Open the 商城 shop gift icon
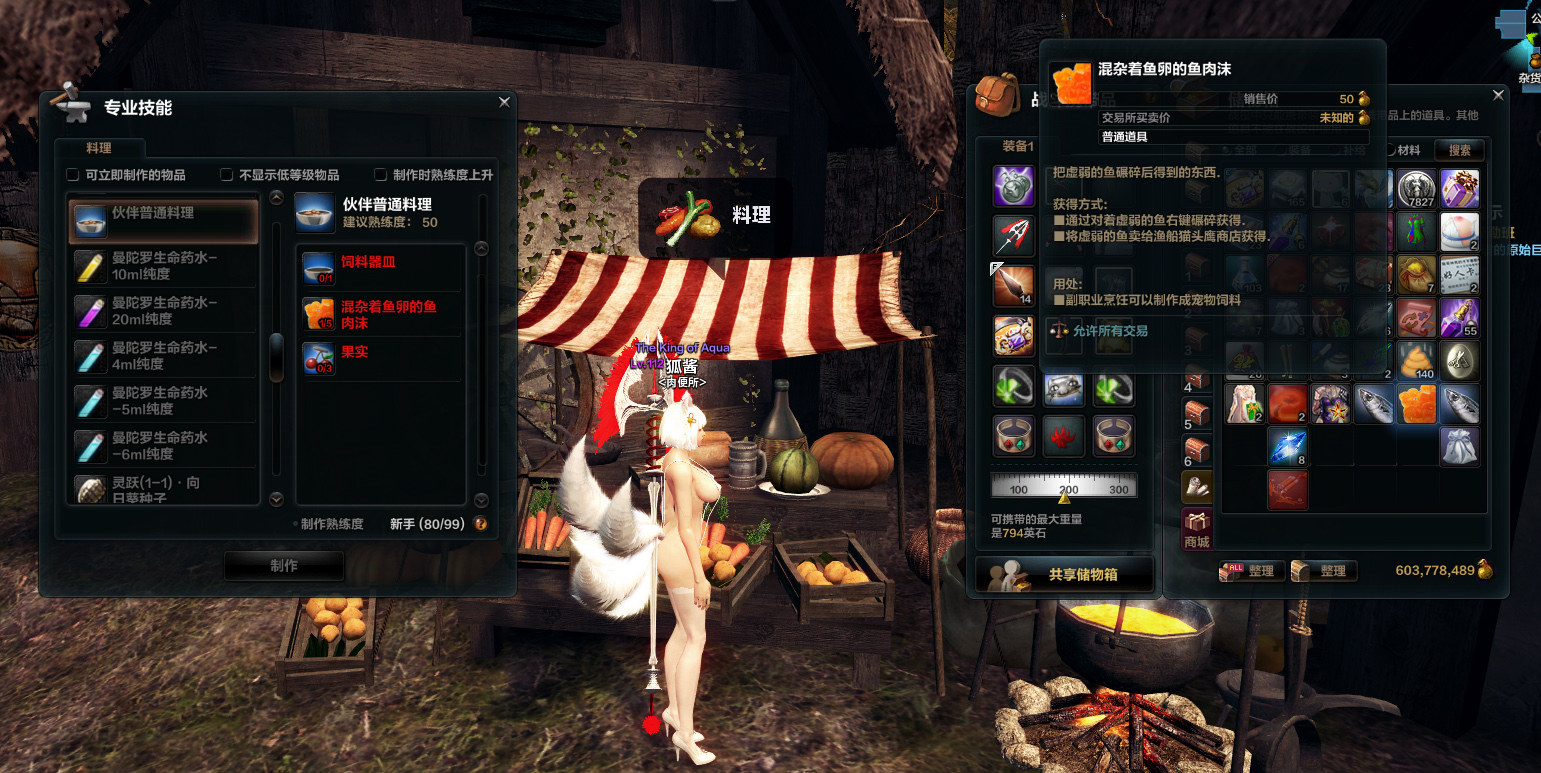1541x773 pixels. 1197,527
